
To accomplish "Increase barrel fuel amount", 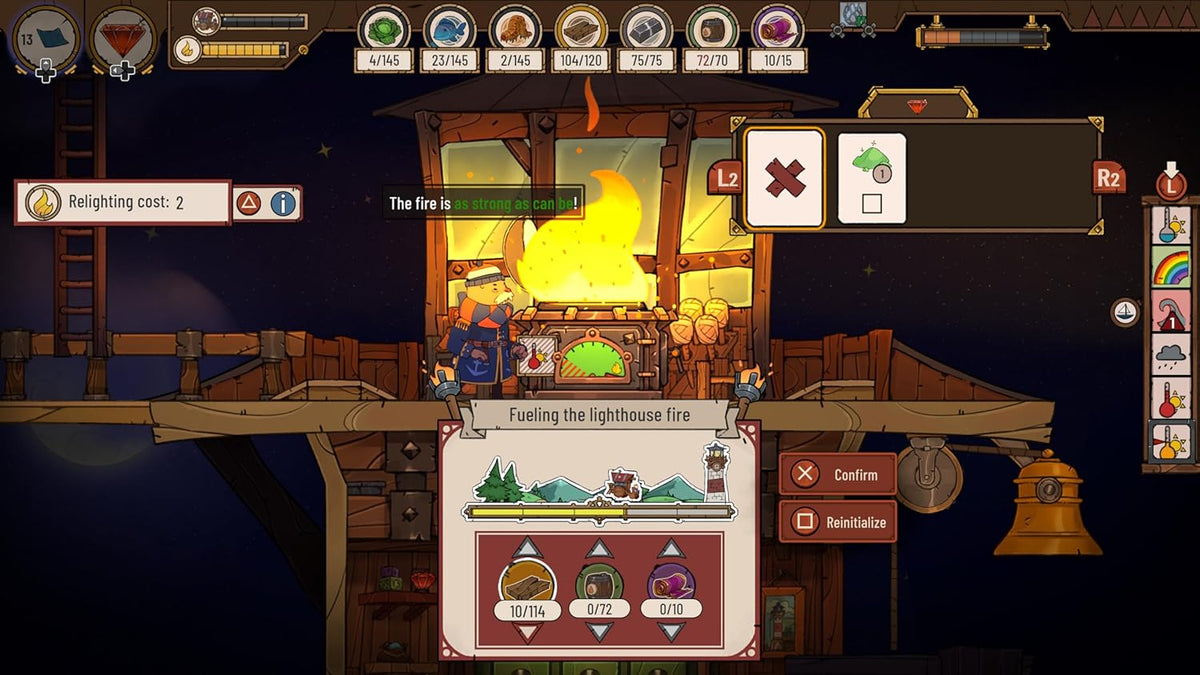I will tap(598, 548).
